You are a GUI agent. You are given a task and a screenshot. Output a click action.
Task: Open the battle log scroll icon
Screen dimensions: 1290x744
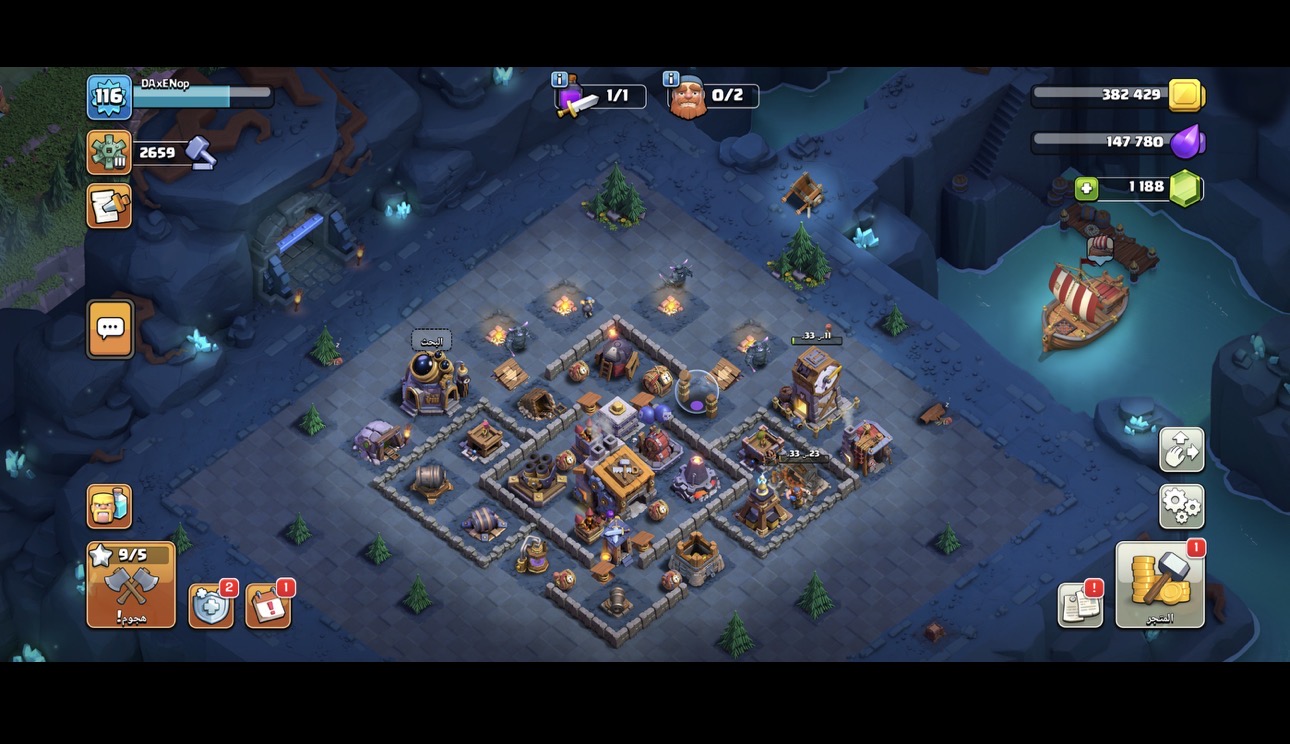pos(109,205)
